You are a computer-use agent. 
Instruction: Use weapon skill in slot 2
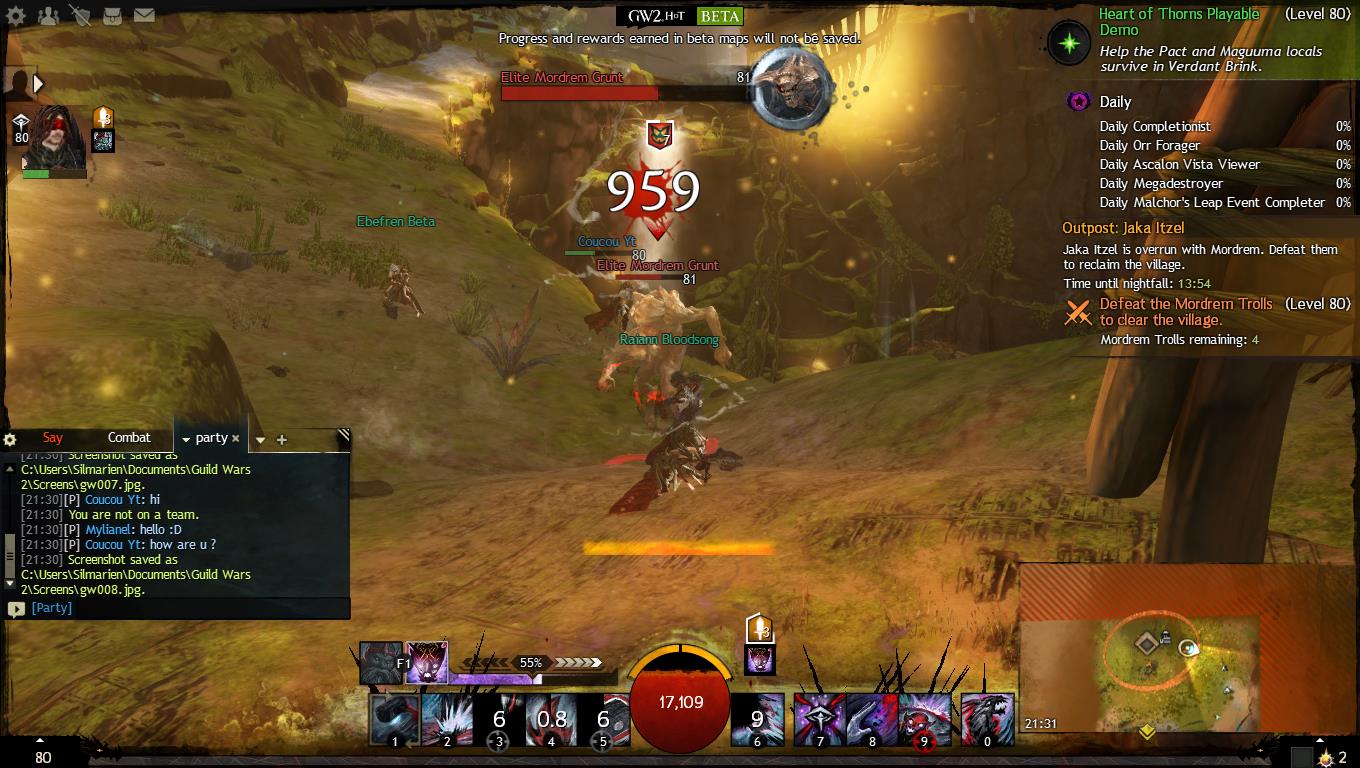447,720
